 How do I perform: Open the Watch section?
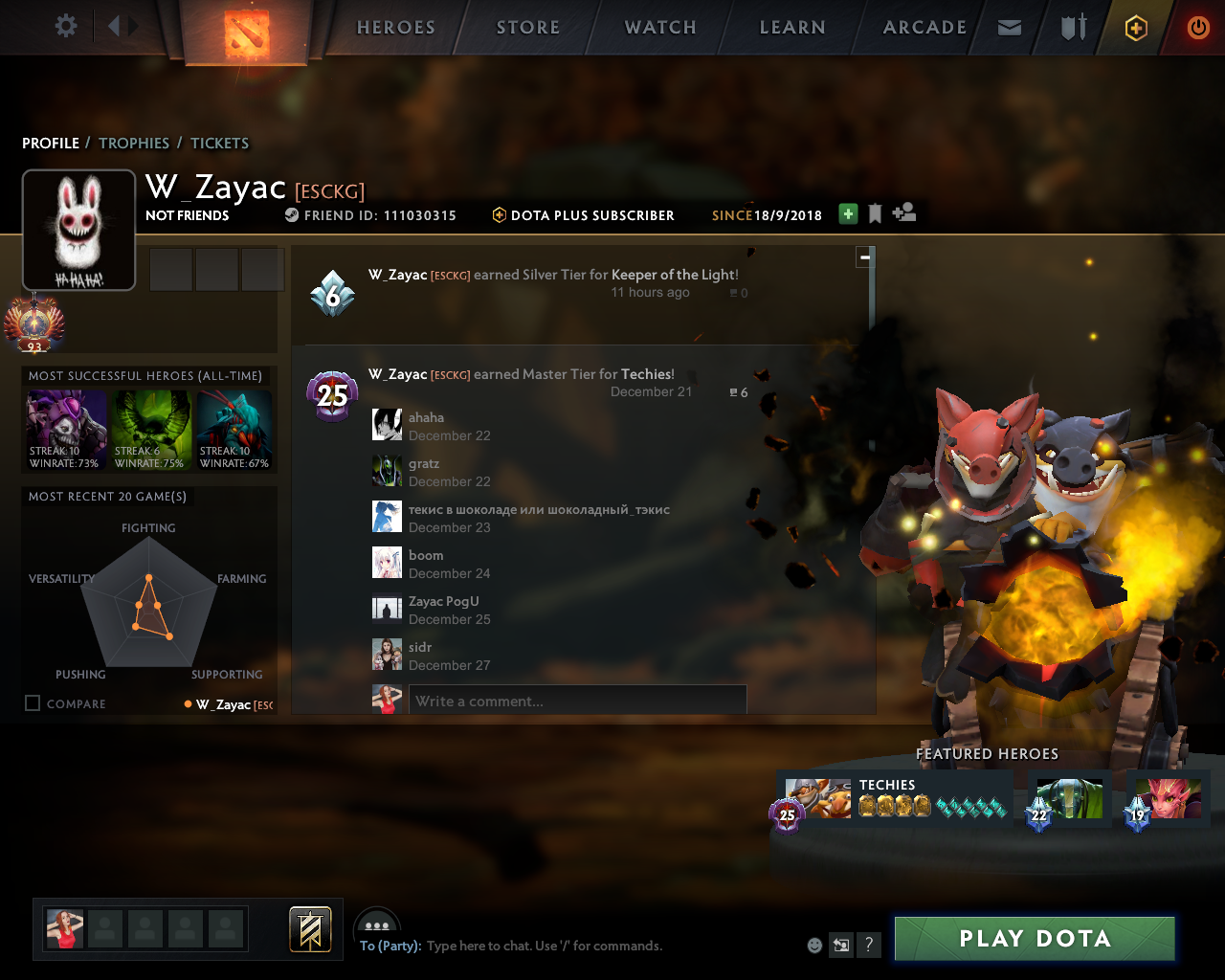tap(660, 28)
